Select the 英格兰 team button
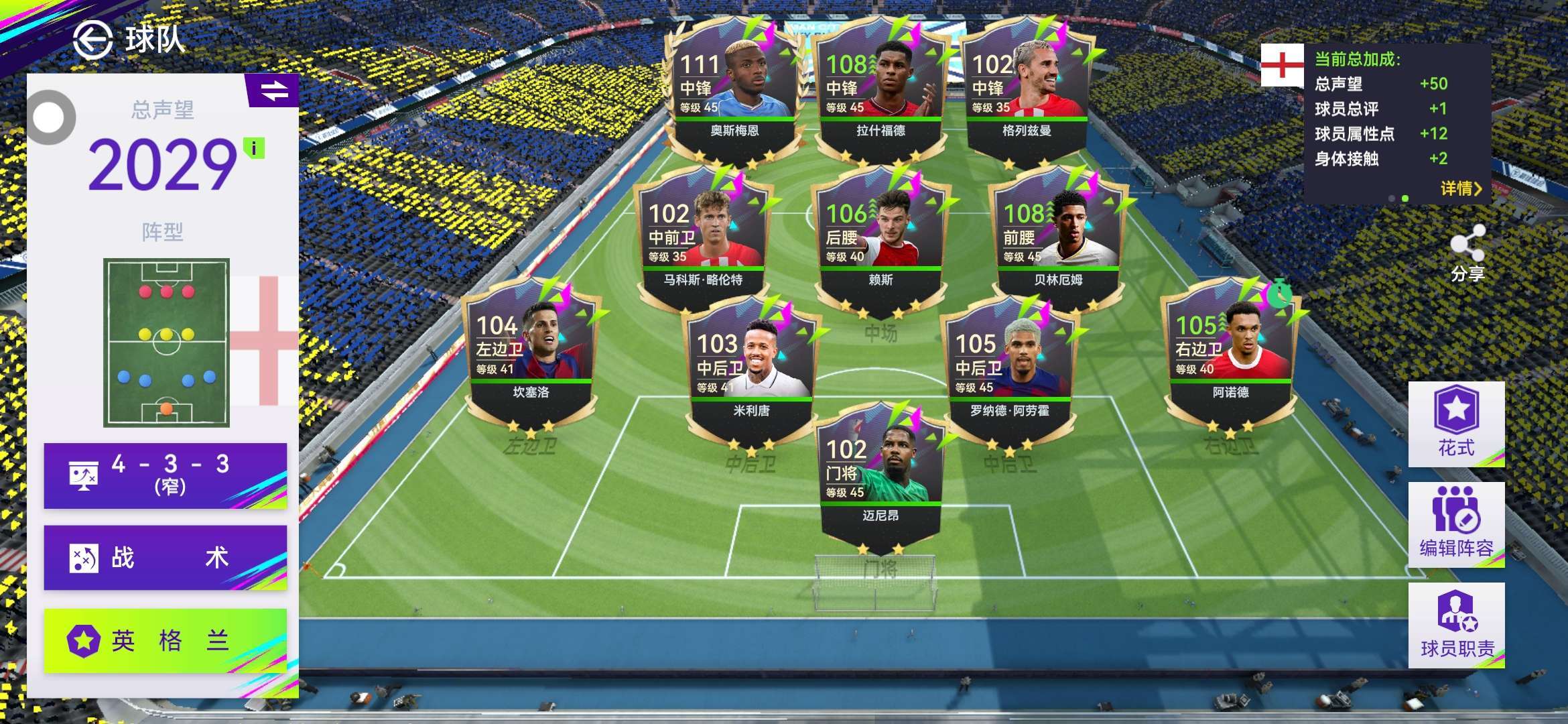The image size is (1568, 724). click(166, 640)
